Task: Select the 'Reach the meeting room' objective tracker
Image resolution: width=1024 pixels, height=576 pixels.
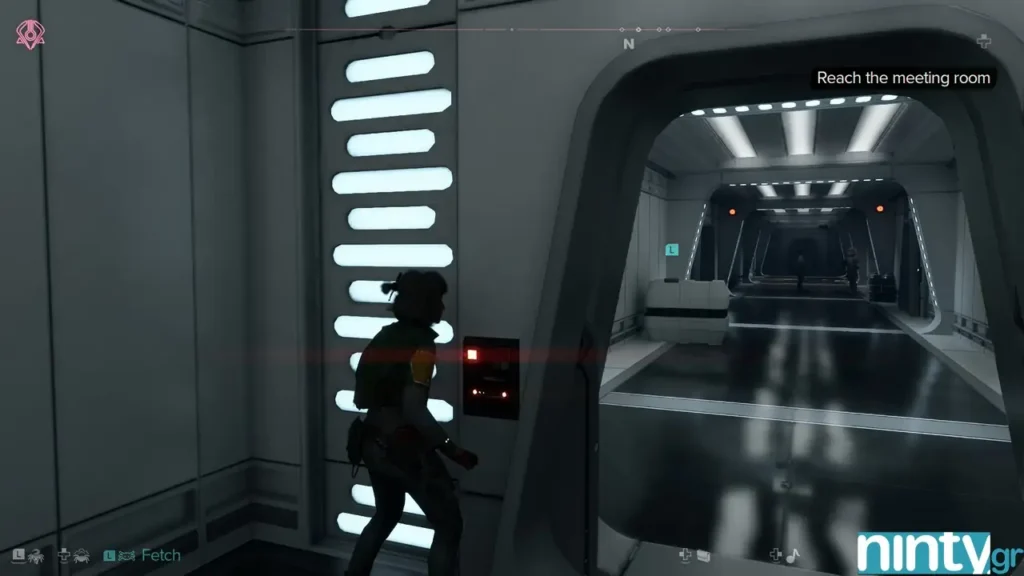Action: click(903, 78)
